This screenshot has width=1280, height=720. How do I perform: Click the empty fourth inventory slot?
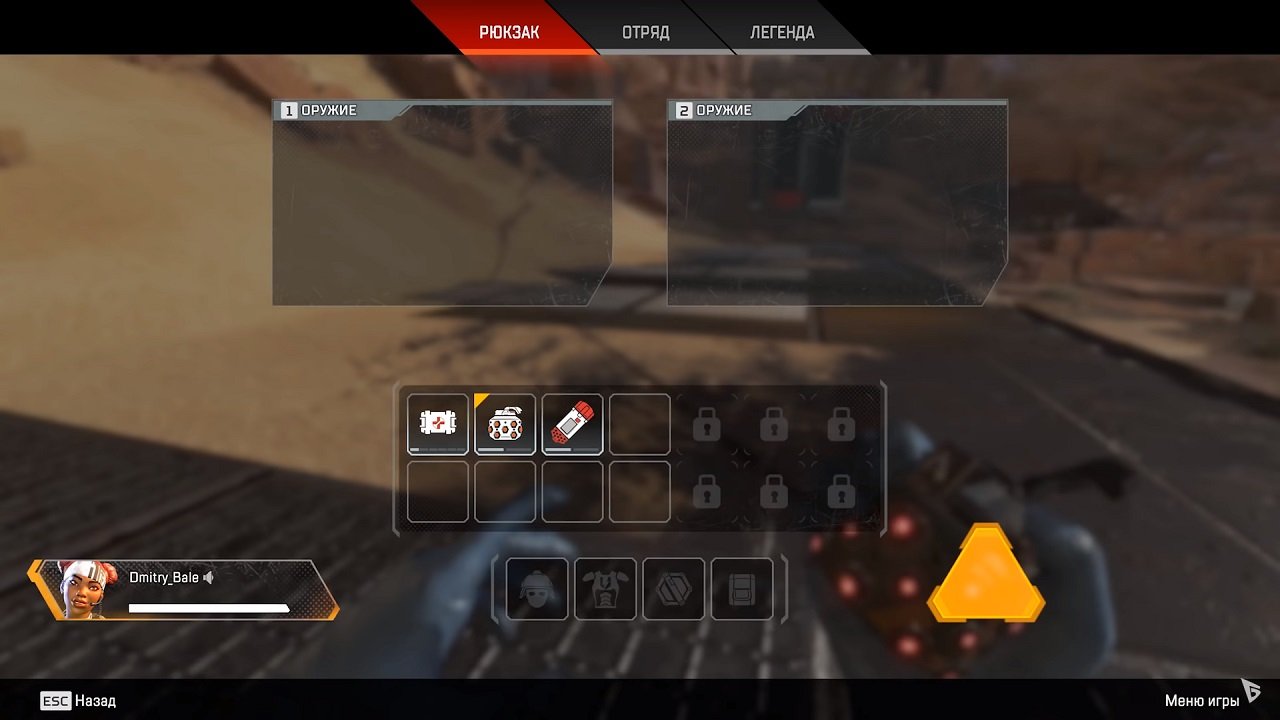tap(640, 424)
